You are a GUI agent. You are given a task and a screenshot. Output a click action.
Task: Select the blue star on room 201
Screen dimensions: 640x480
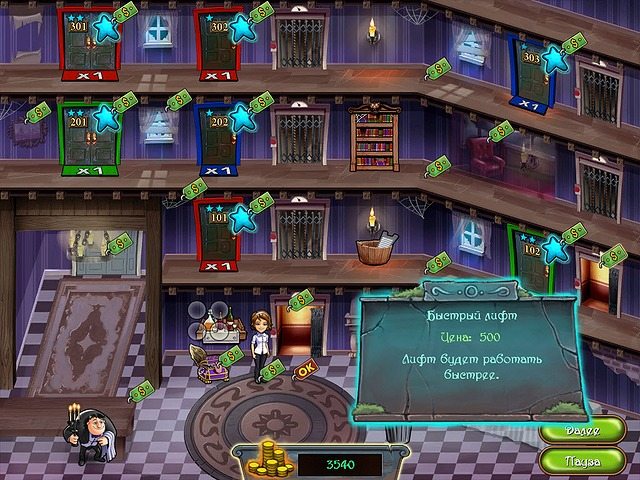point(105,119)
